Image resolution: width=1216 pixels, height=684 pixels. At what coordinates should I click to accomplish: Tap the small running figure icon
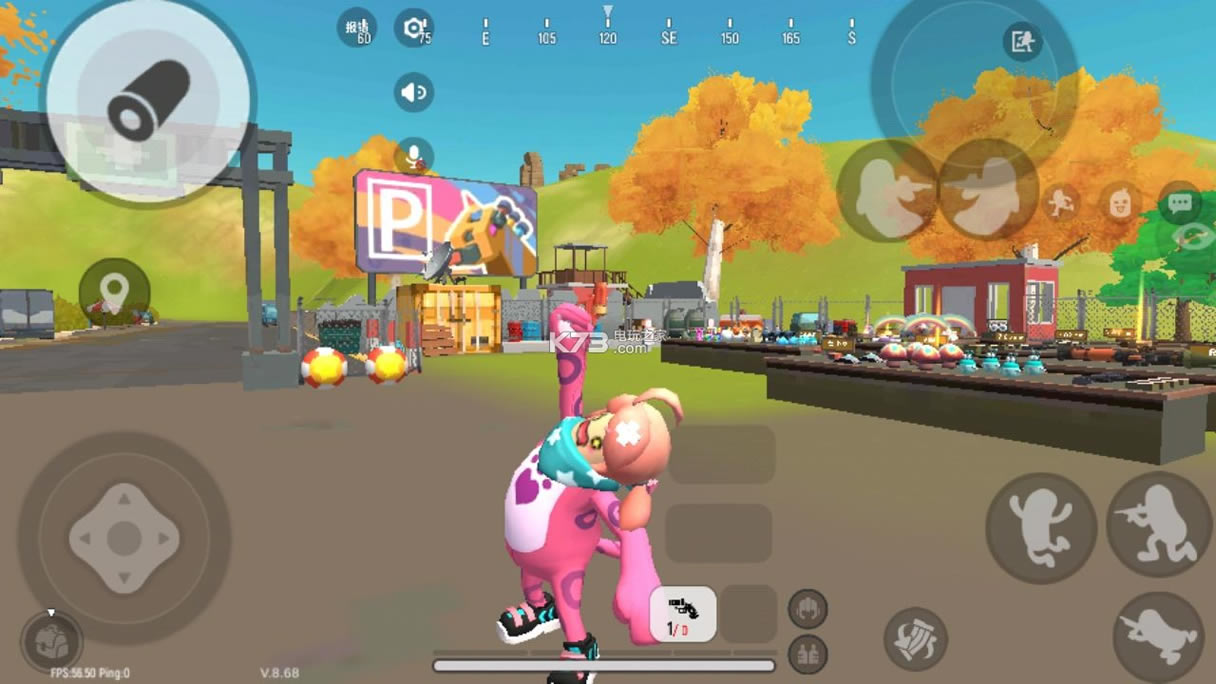[1062, 203]
